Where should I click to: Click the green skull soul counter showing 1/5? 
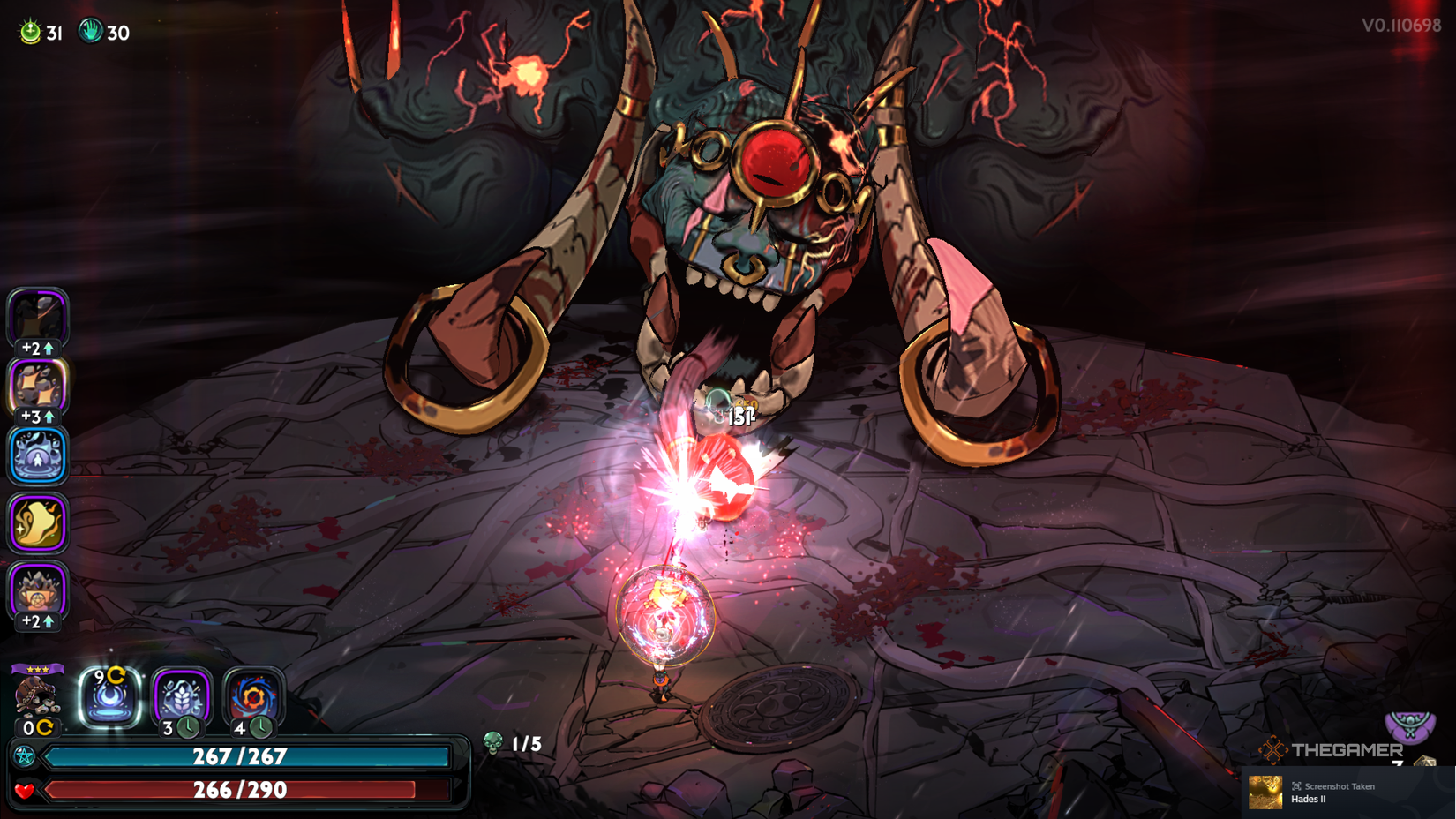point(492,740)
